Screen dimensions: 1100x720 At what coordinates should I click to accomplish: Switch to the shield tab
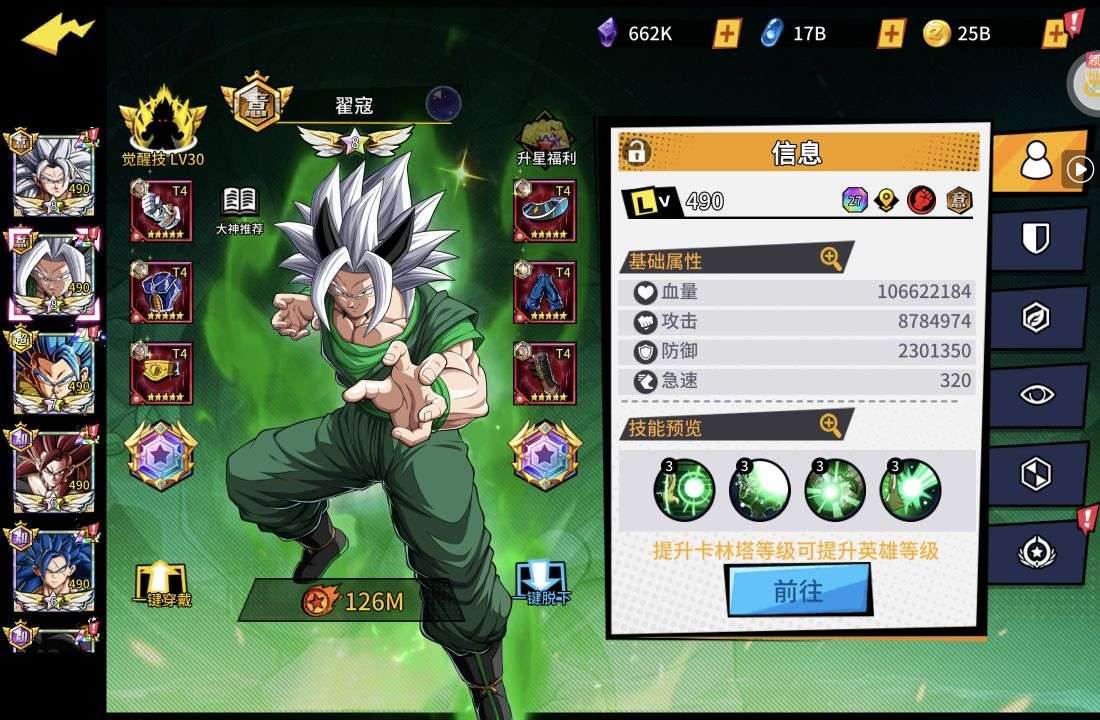coord(1036,238)
